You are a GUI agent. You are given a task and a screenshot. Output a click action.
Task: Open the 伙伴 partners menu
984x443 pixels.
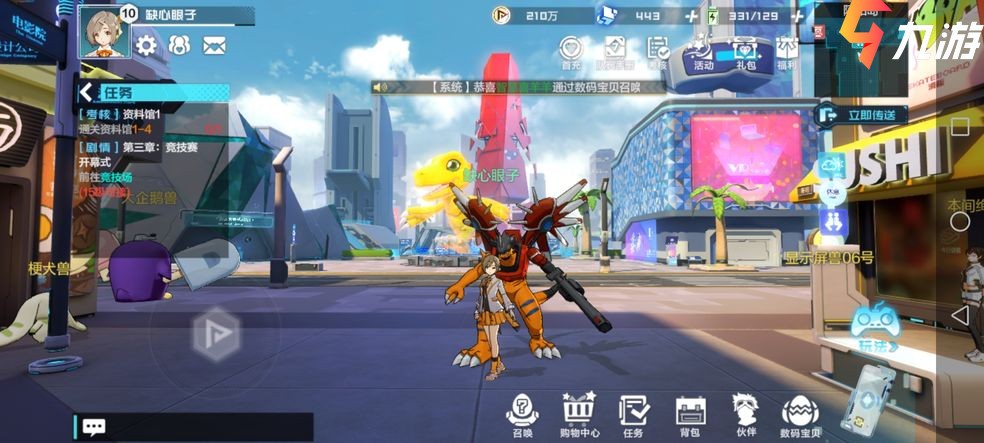(745, 414)
